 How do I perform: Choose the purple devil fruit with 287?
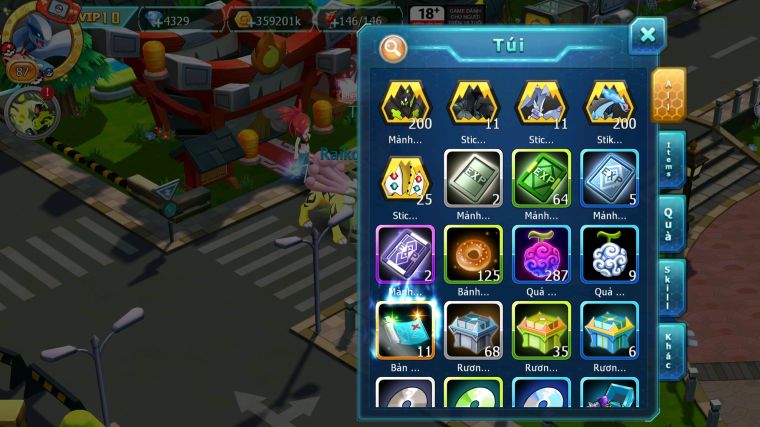(x=541, y=255)
